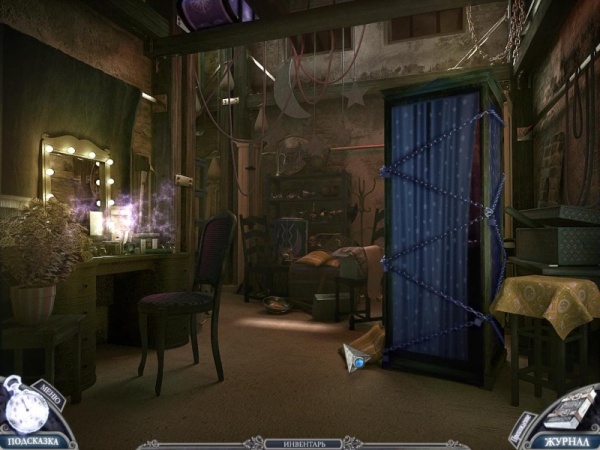Click the small tag beside the journal
The image size is (600, 450).
click(520, 427)
